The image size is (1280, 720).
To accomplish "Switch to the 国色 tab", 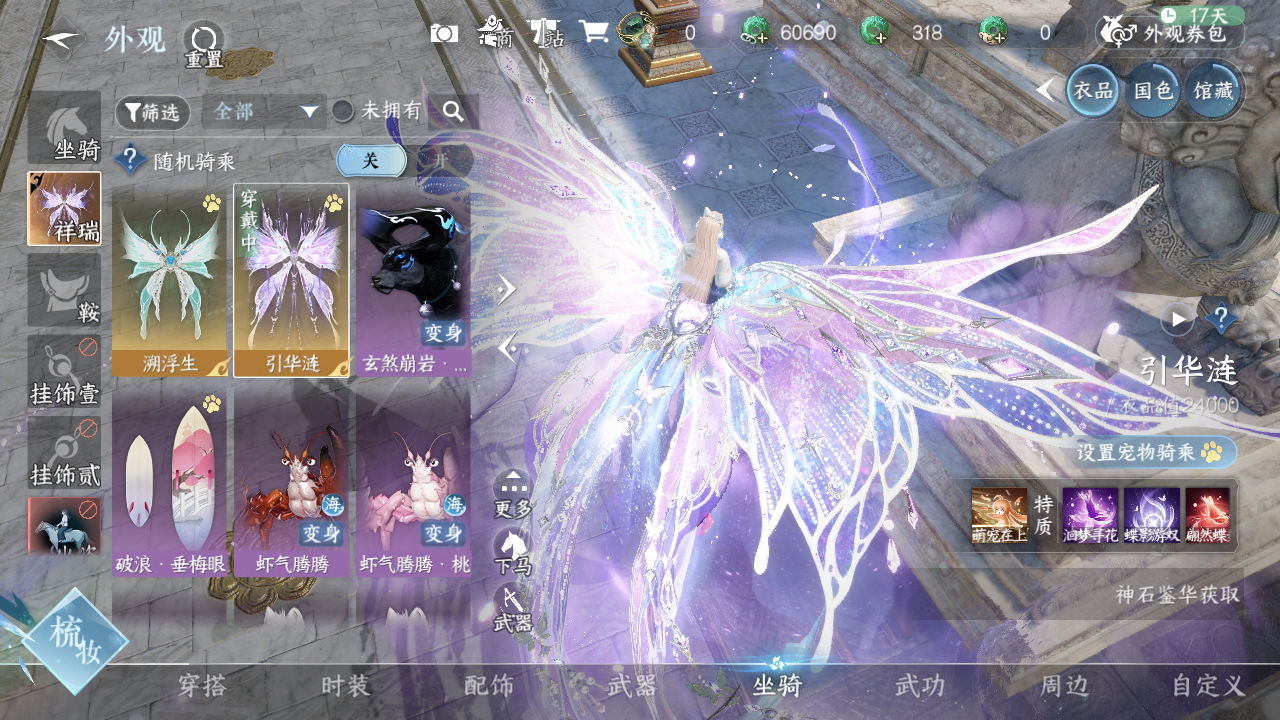I will tap(1152, 91).
